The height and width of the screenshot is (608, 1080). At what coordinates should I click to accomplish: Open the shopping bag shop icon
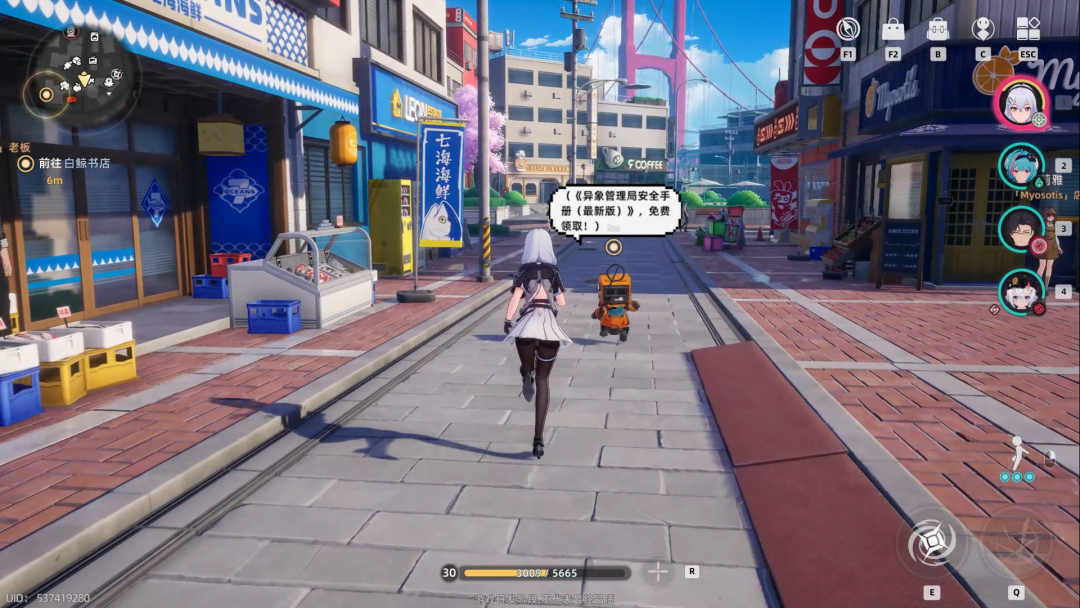(893, 29)
